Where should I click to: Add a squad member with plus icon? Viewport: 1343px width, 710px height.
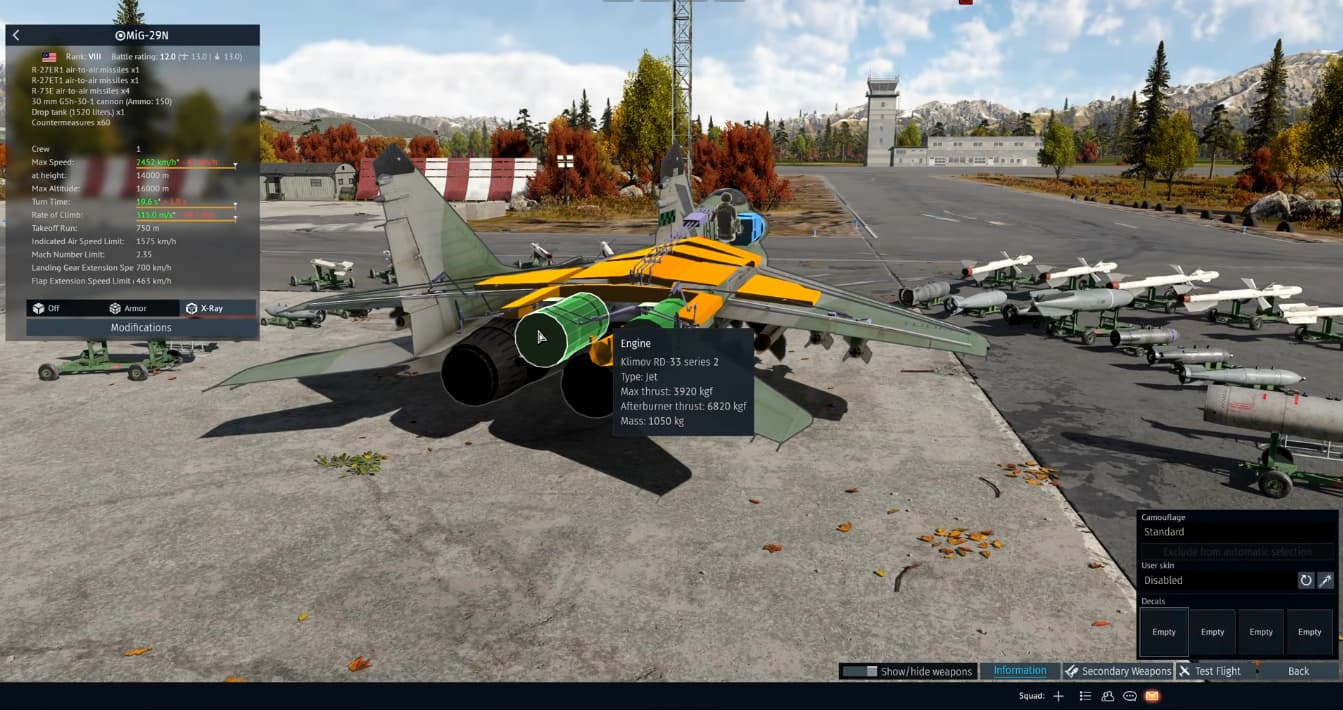point(1058,696)
